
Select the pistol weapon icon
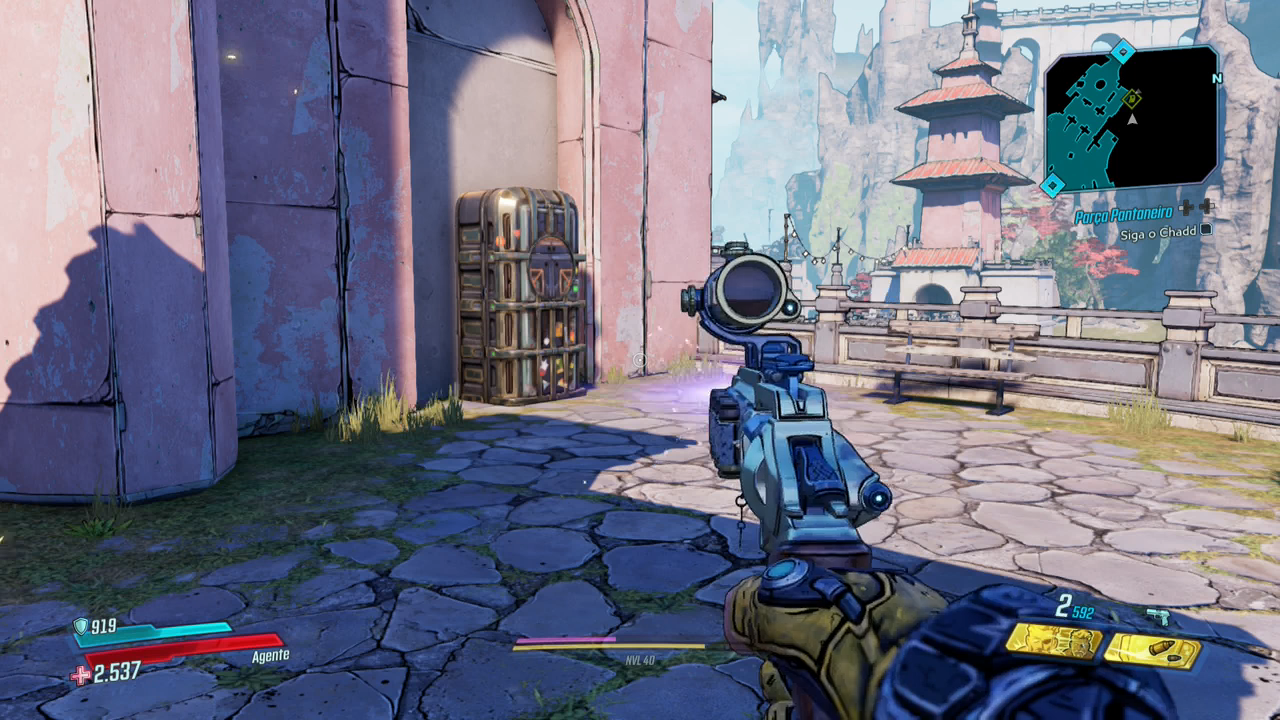[1158, 616]
